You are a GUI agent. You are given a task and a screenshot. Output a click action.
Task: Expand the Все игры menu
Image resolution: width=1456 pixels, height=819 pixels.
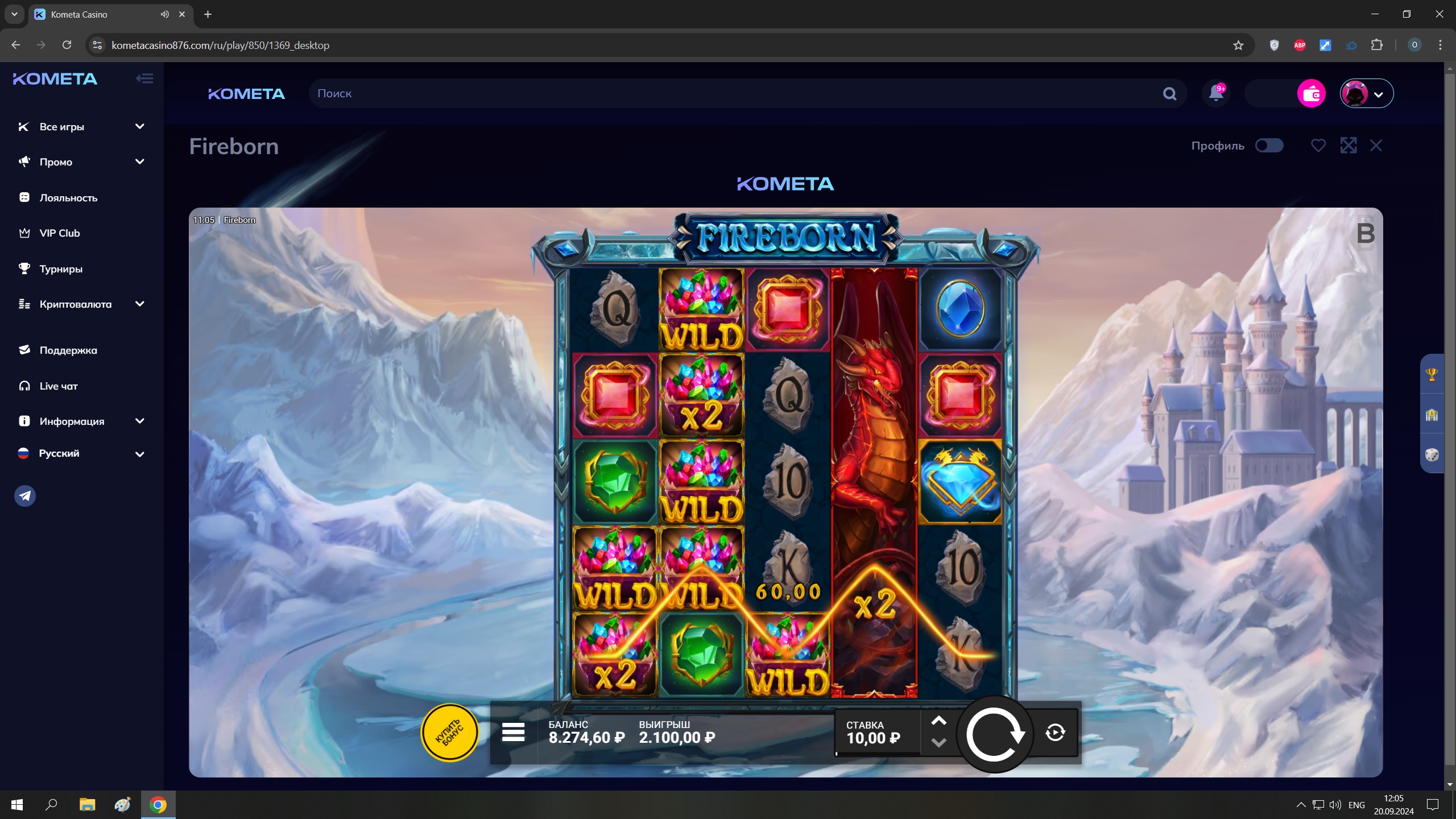click(81, 127)
